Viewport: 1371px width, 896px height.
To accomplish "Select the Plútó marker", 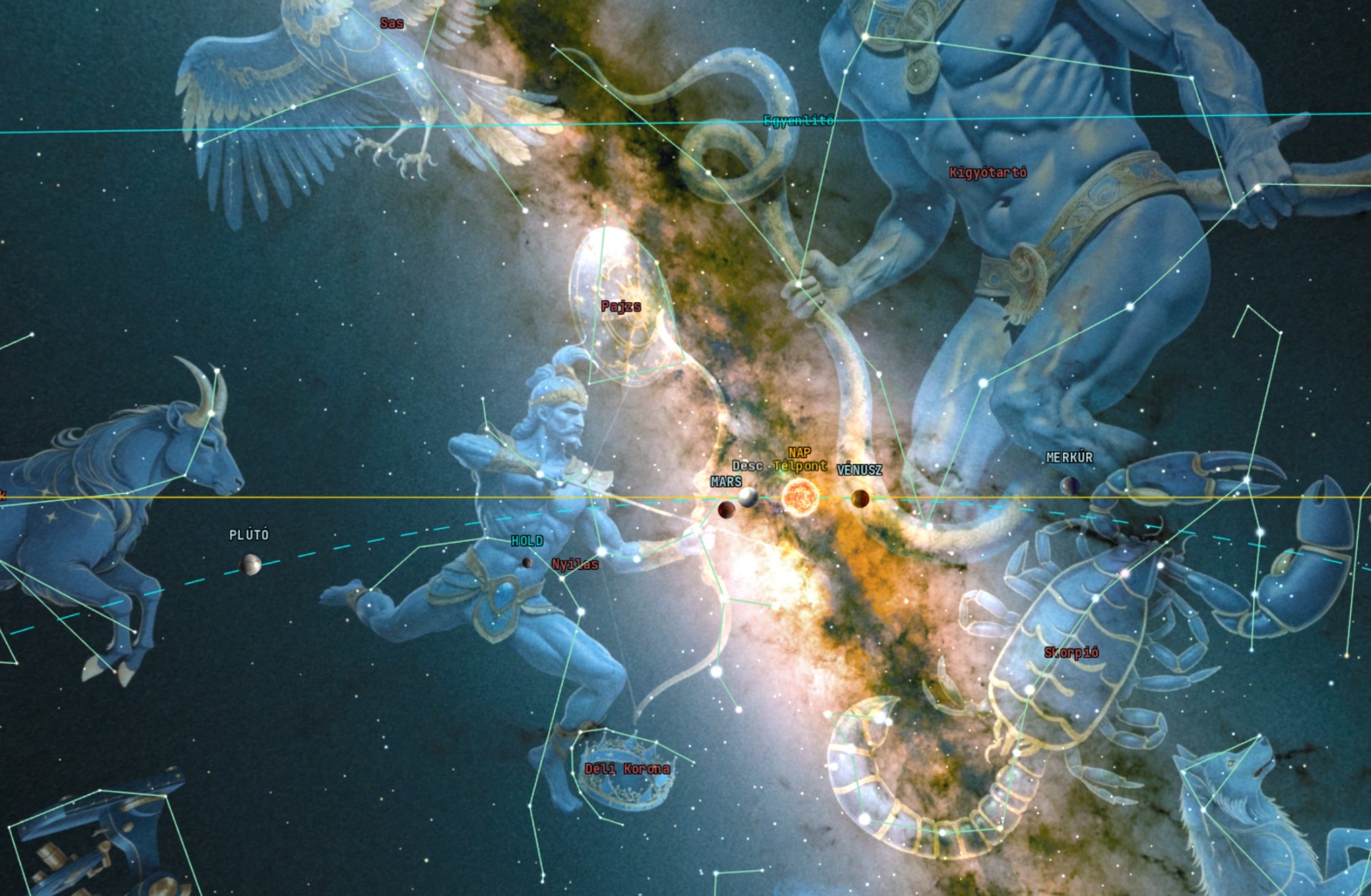I will click(x=250, y=565).
